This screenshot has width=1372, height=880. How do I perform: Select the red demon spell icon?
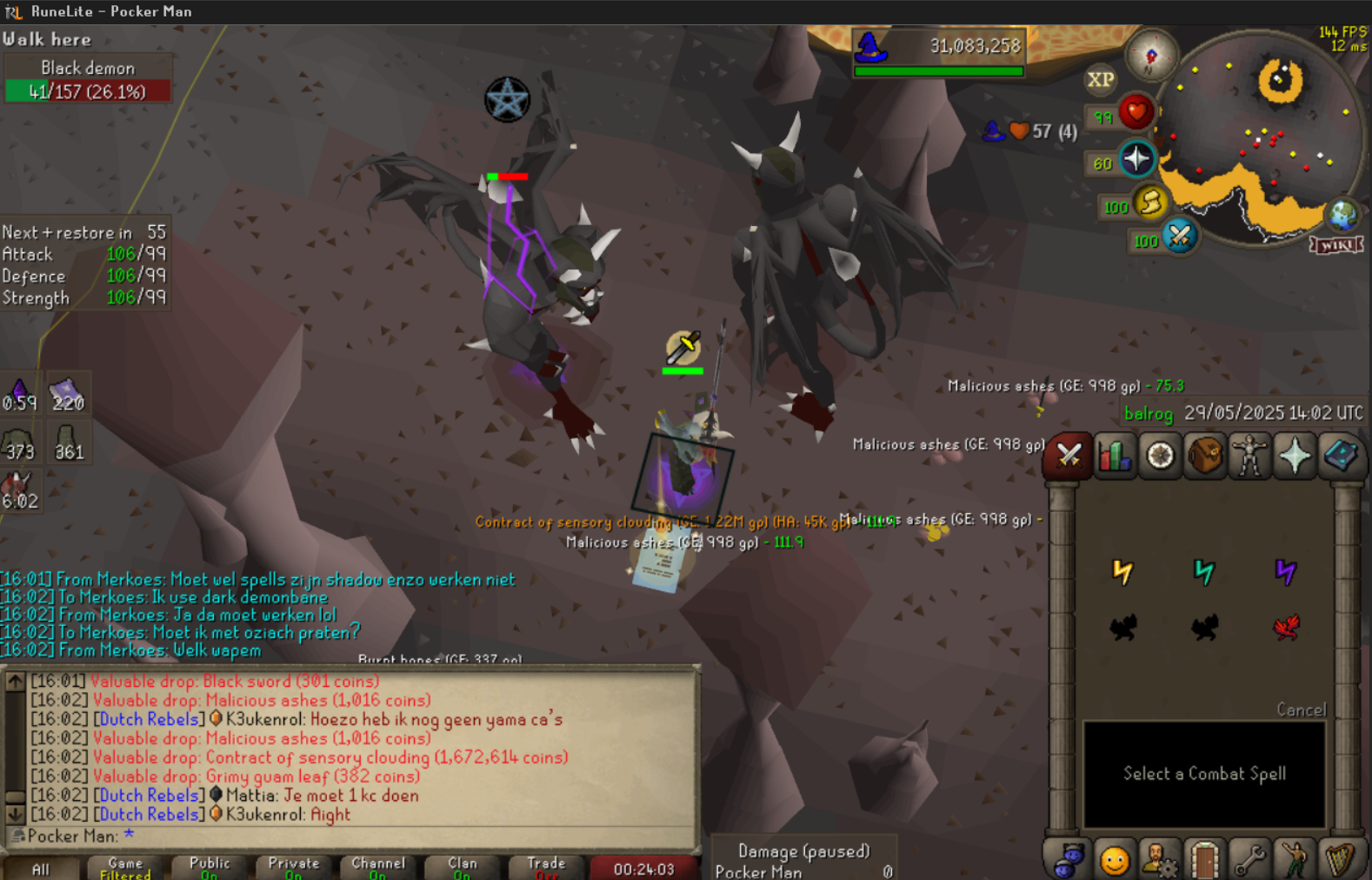(1286, 626)
